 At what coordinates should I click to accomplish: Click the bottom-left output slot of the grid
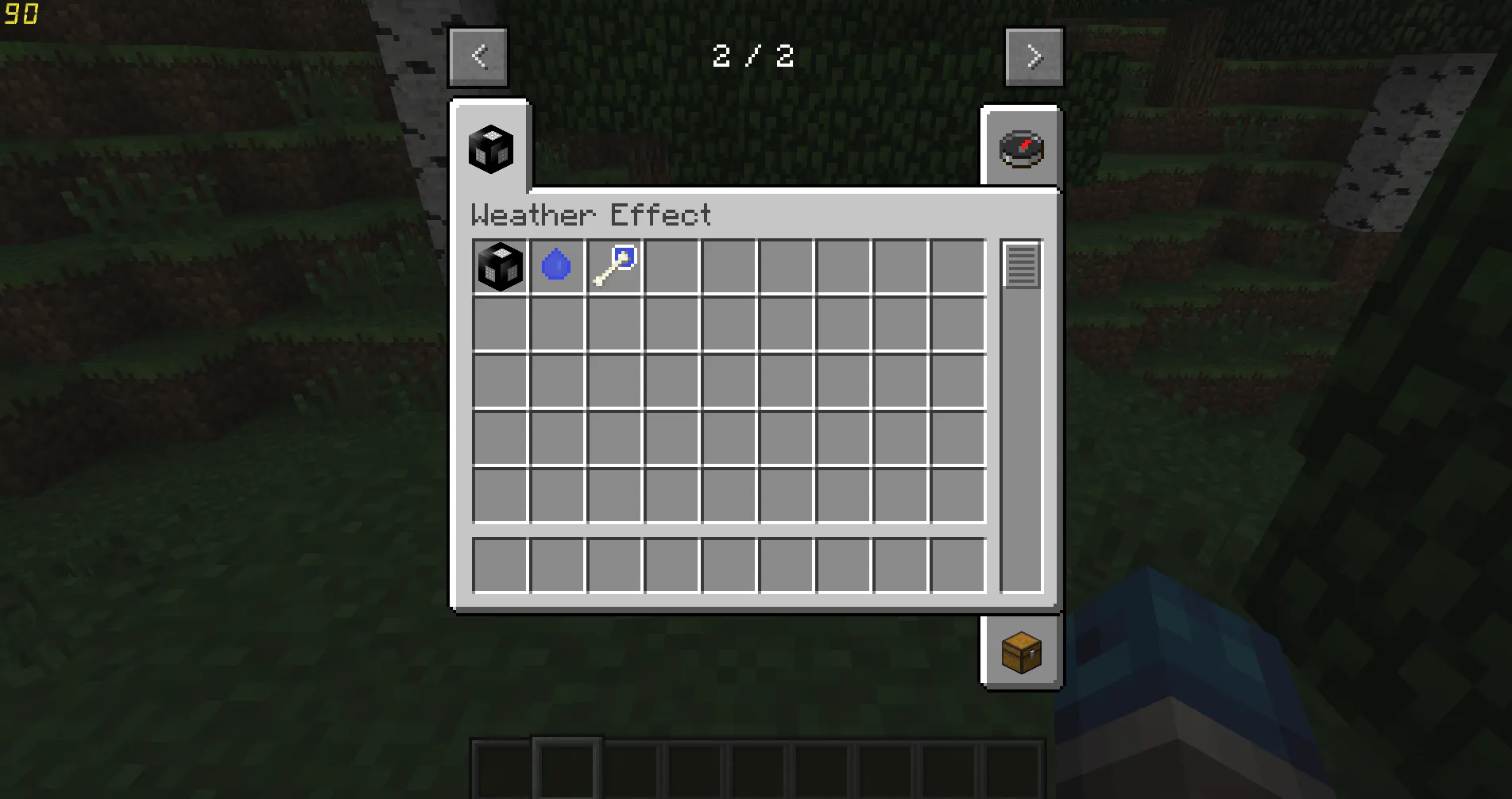click(x=500, y=565)
